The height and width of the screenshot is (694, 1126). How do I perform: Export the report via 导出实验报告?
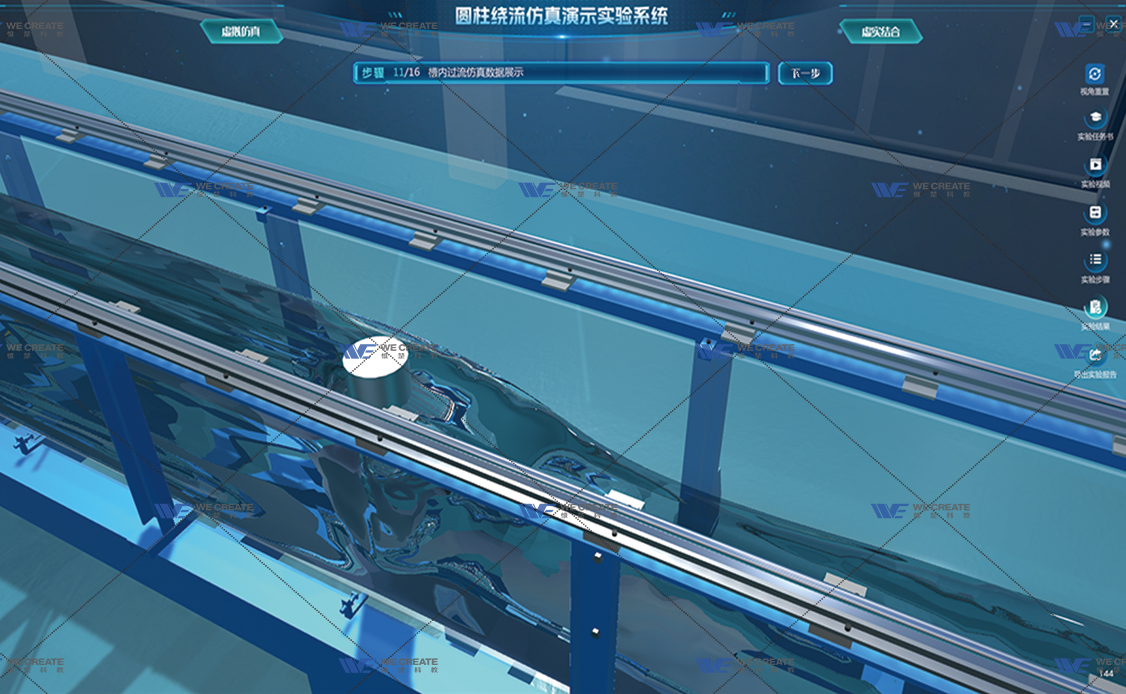tap(1095, 356)
